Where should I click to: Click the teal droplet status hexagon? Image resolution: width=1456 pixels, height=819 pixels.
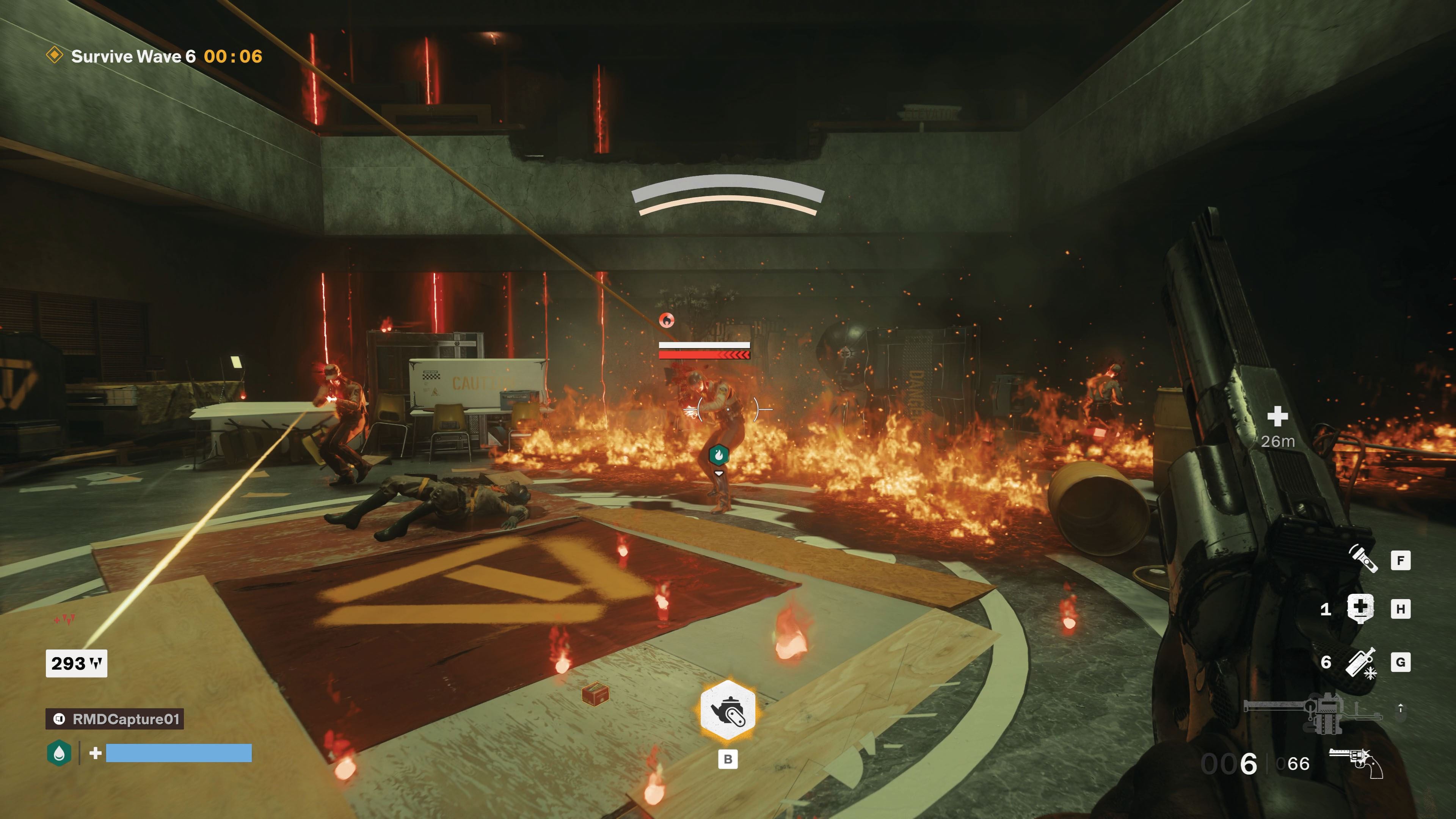point(59,753)
